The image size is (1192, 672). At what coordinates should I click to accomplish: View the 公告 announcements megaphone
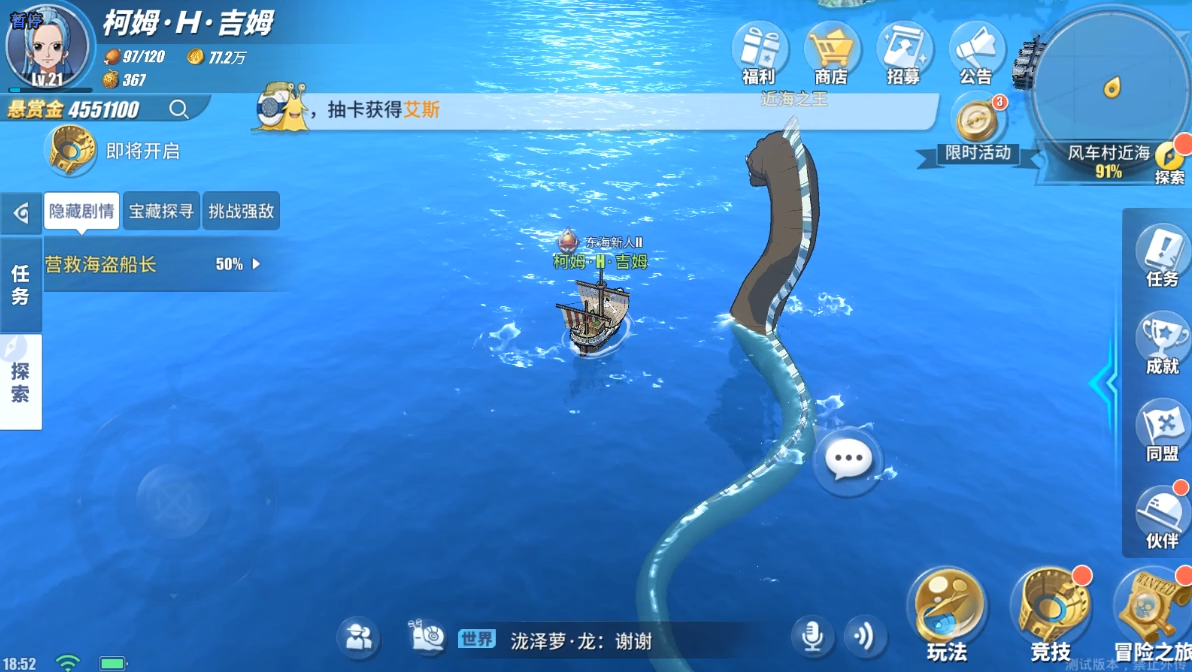(x=976, y=50)
